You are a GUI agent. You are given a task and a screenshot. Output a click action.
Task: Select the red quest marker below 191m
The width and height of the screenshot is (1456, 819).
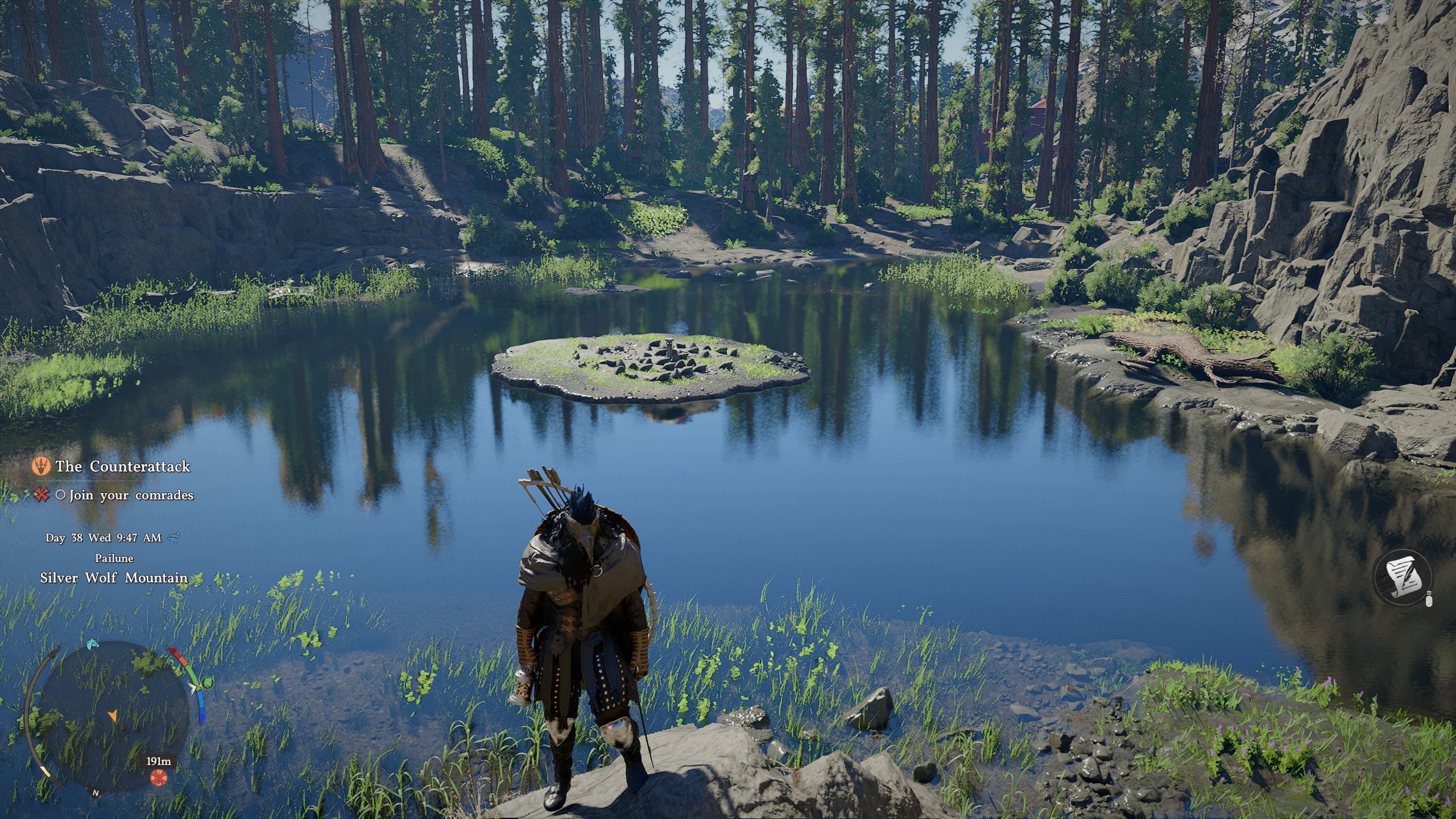(159, 777)
